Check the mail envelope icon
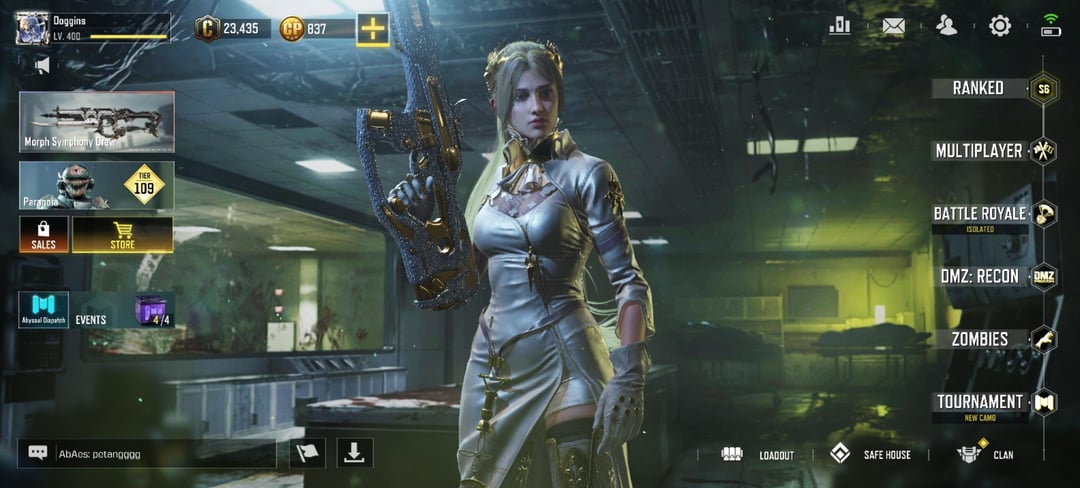Image resolution: width=1080 pixels, height=488 pixels. pos(893,26)
